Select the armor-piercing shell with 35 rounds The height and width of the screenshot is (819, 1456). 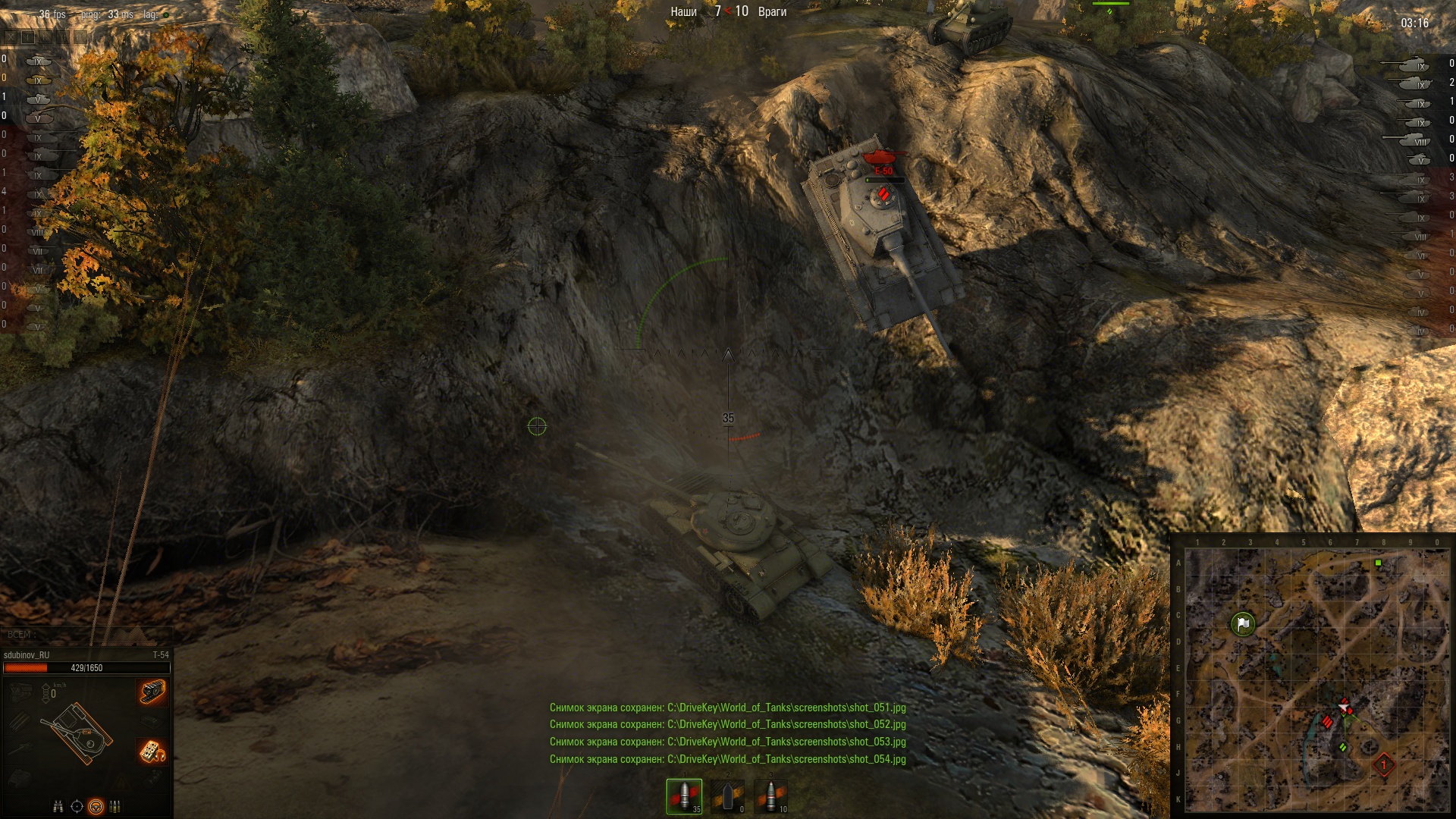click(x=684, y=796)
